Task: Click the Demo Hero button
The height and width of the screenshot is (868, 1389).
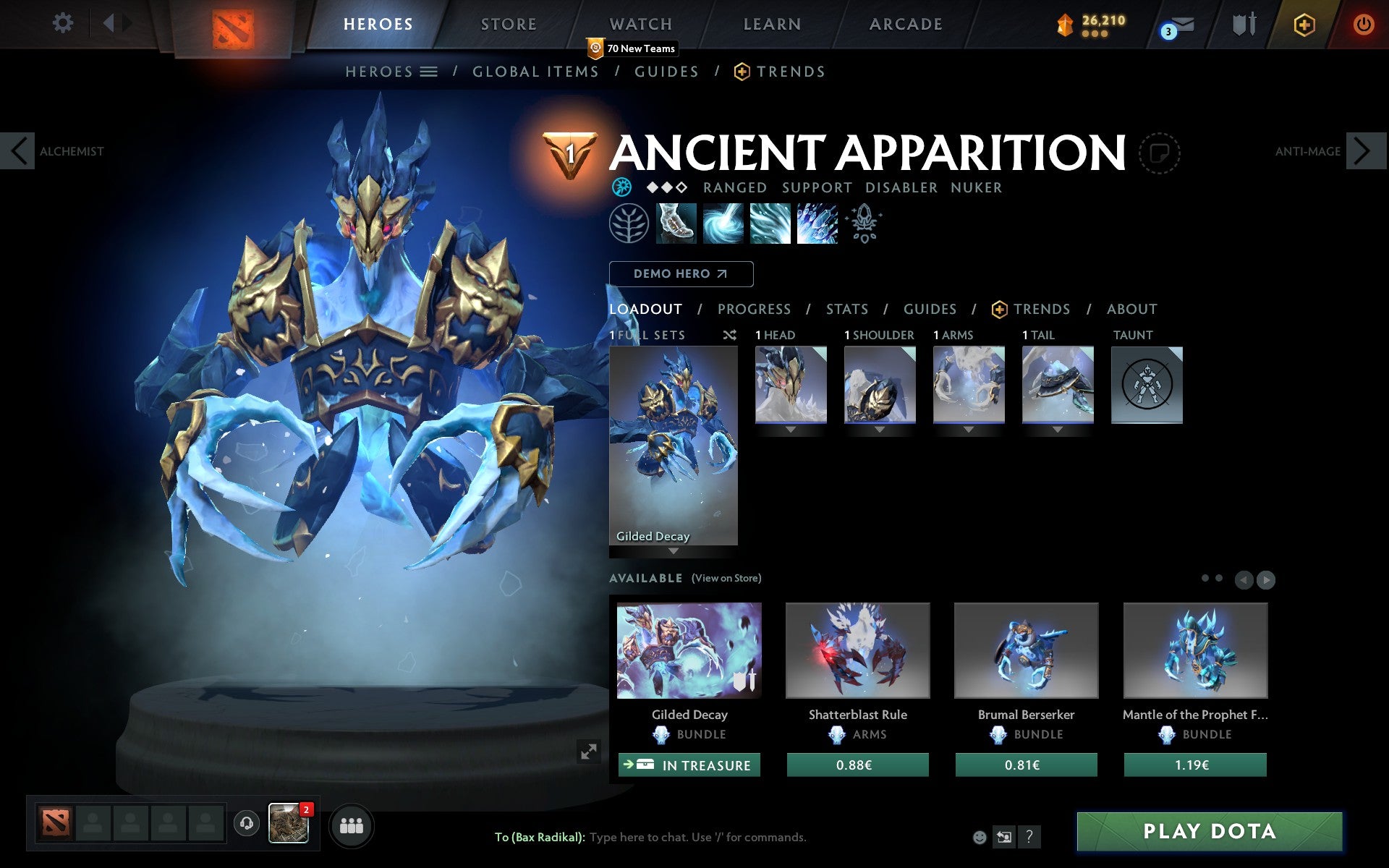Action: (x=681, y=274)
